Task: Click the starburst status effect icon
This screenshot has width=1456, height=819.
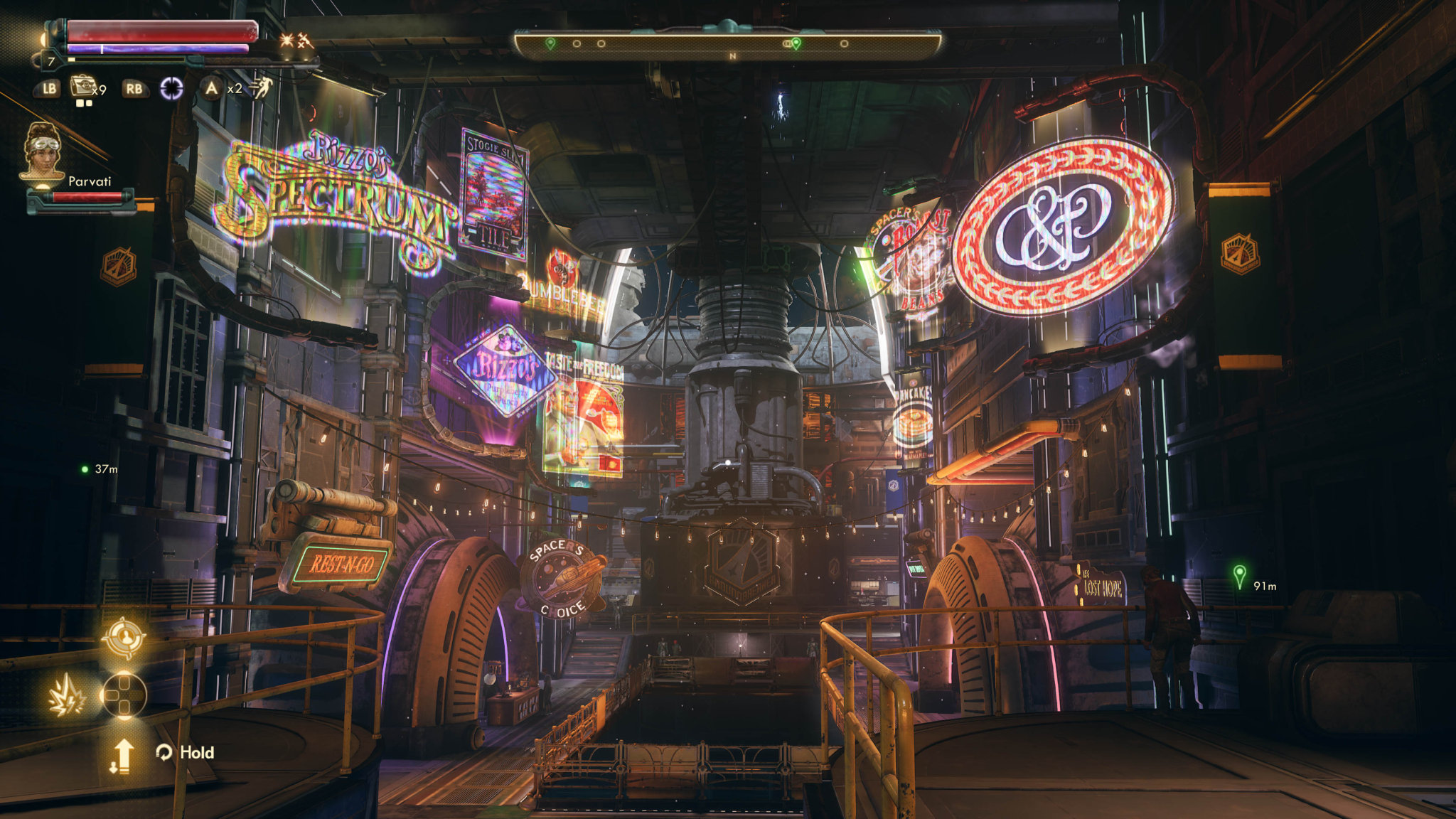Action: click(x=287, y=41)
